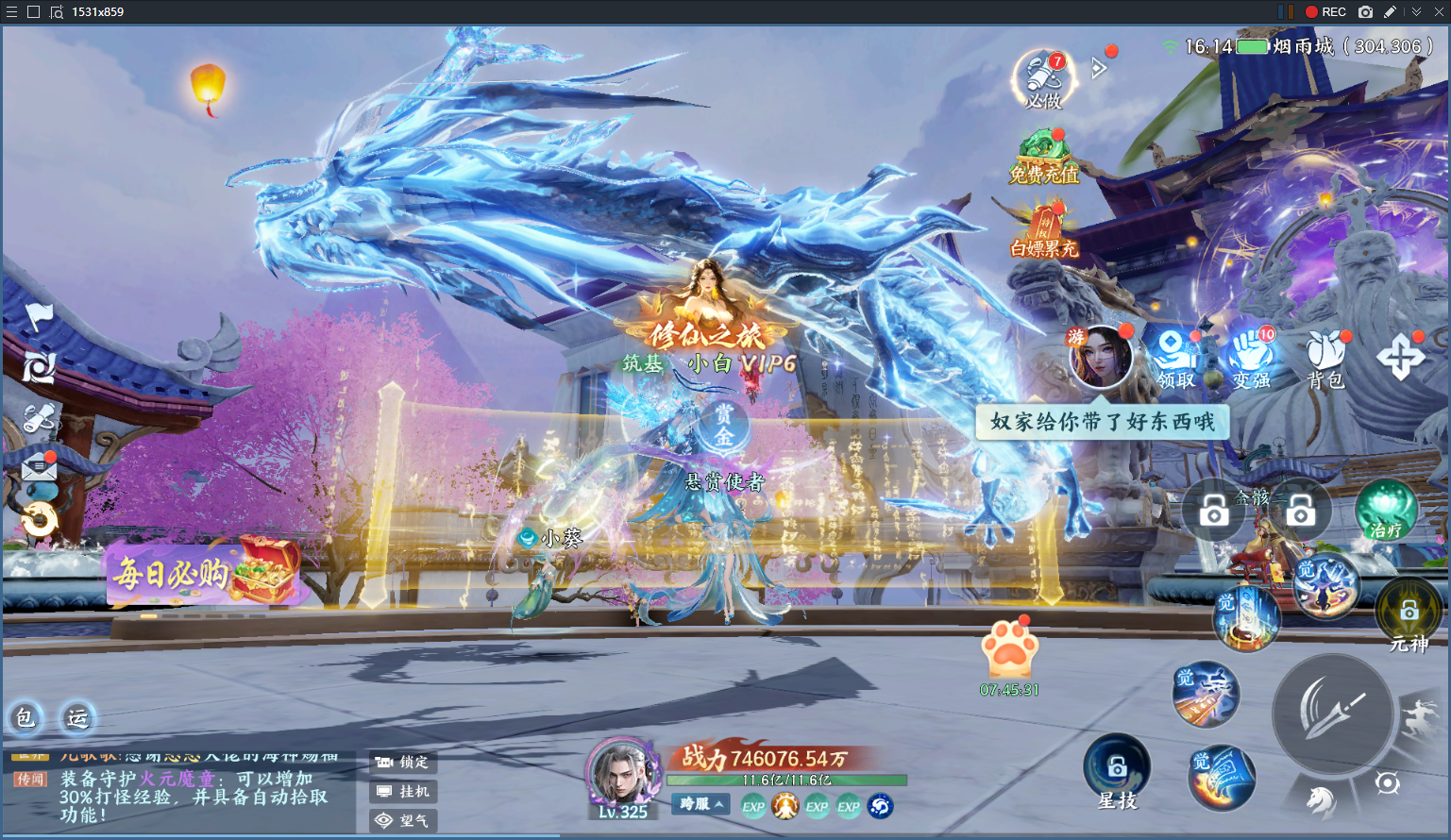Viewport: 1451px width, 840px height.
Task: Open the 背包 backpack
Action: coord(1325,359)
